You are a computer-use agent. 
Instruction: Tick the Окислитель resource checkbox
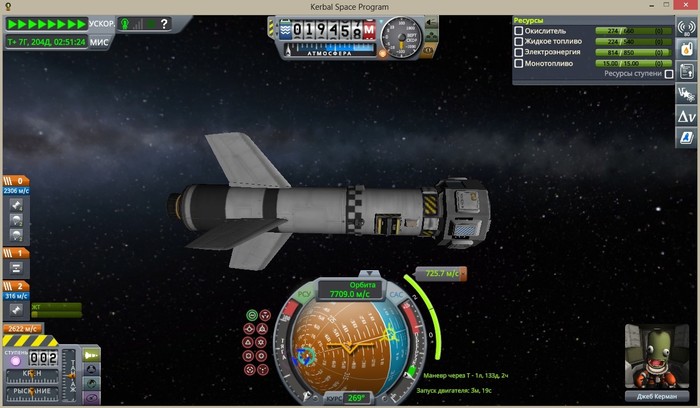coord(518,31)
